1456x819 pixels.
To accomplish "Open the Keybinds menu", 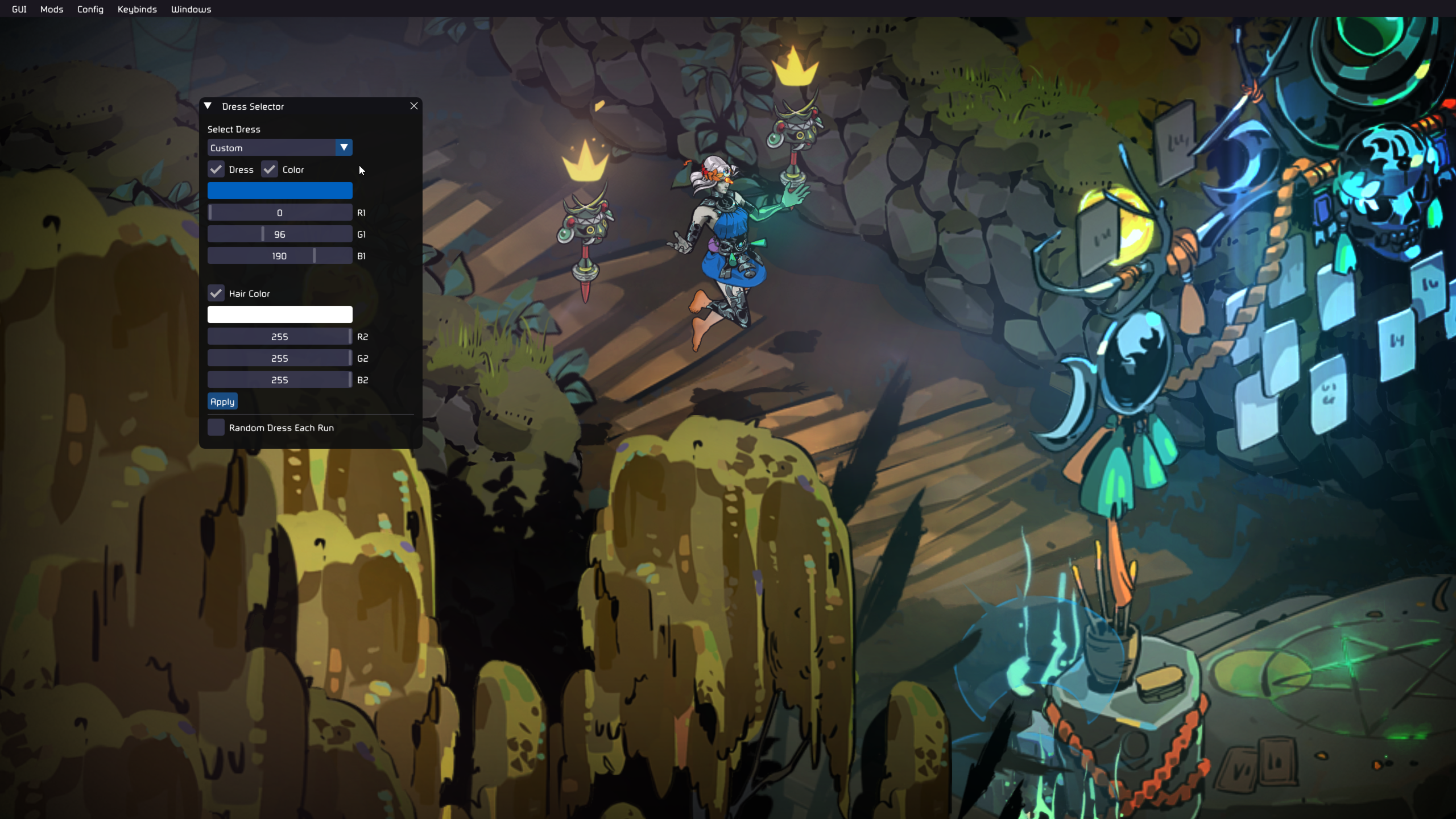I will pyautogui.click(x=137, y=9).
